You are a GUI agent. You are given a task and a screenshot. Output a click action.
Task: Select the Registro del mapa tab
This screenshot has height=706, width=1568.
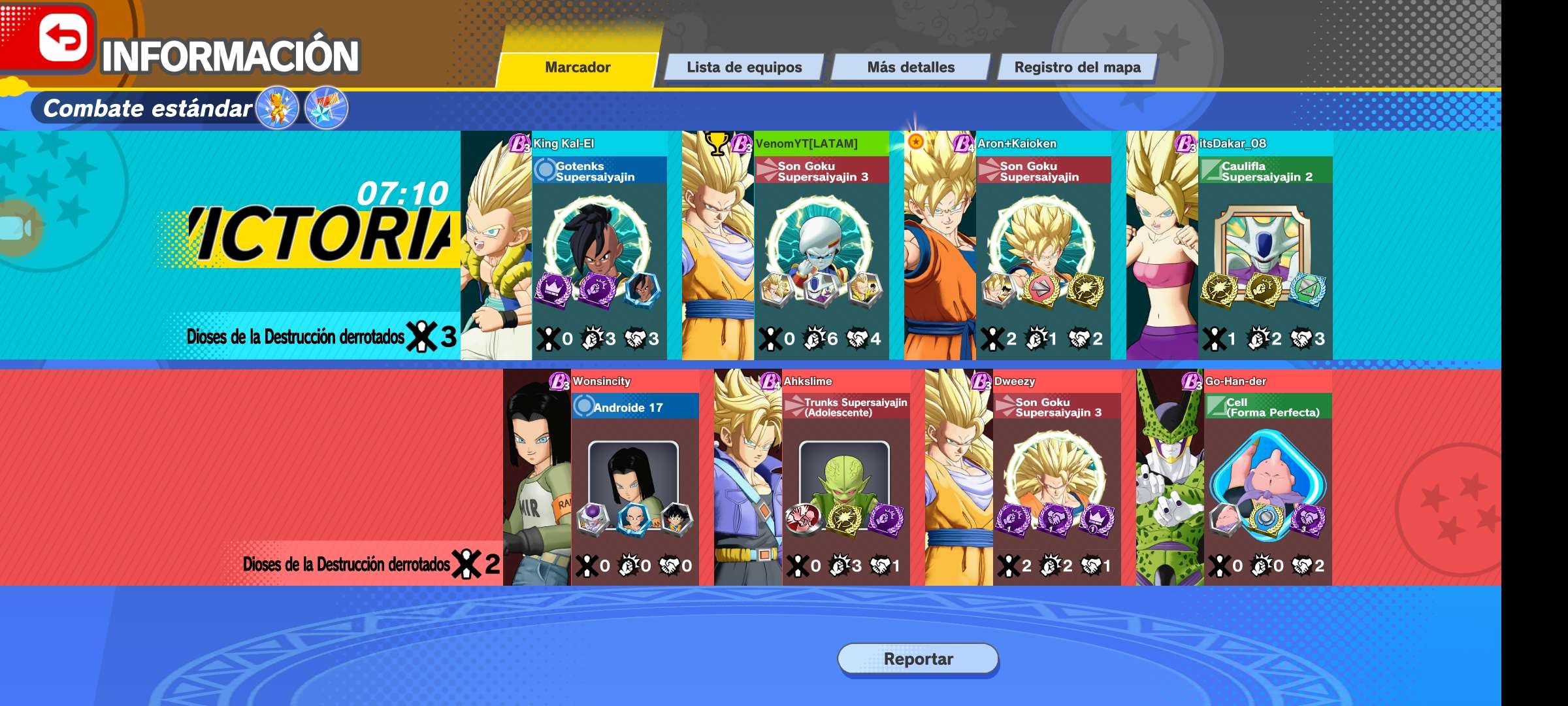(1077, 67)
